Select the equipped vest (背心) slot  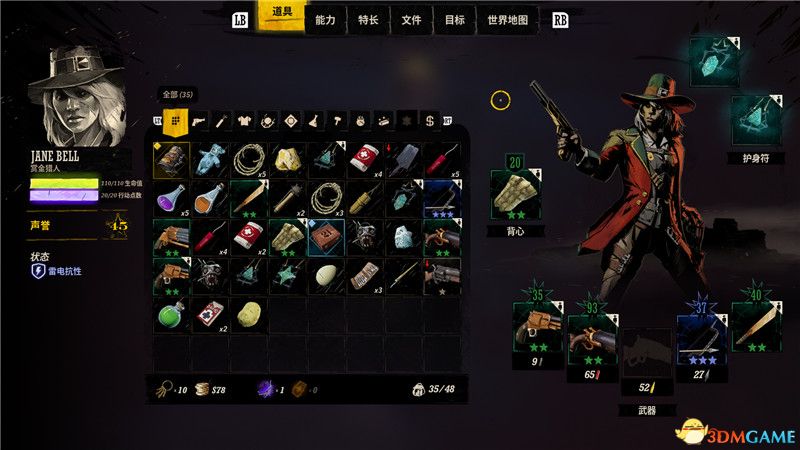pos(516,194)
